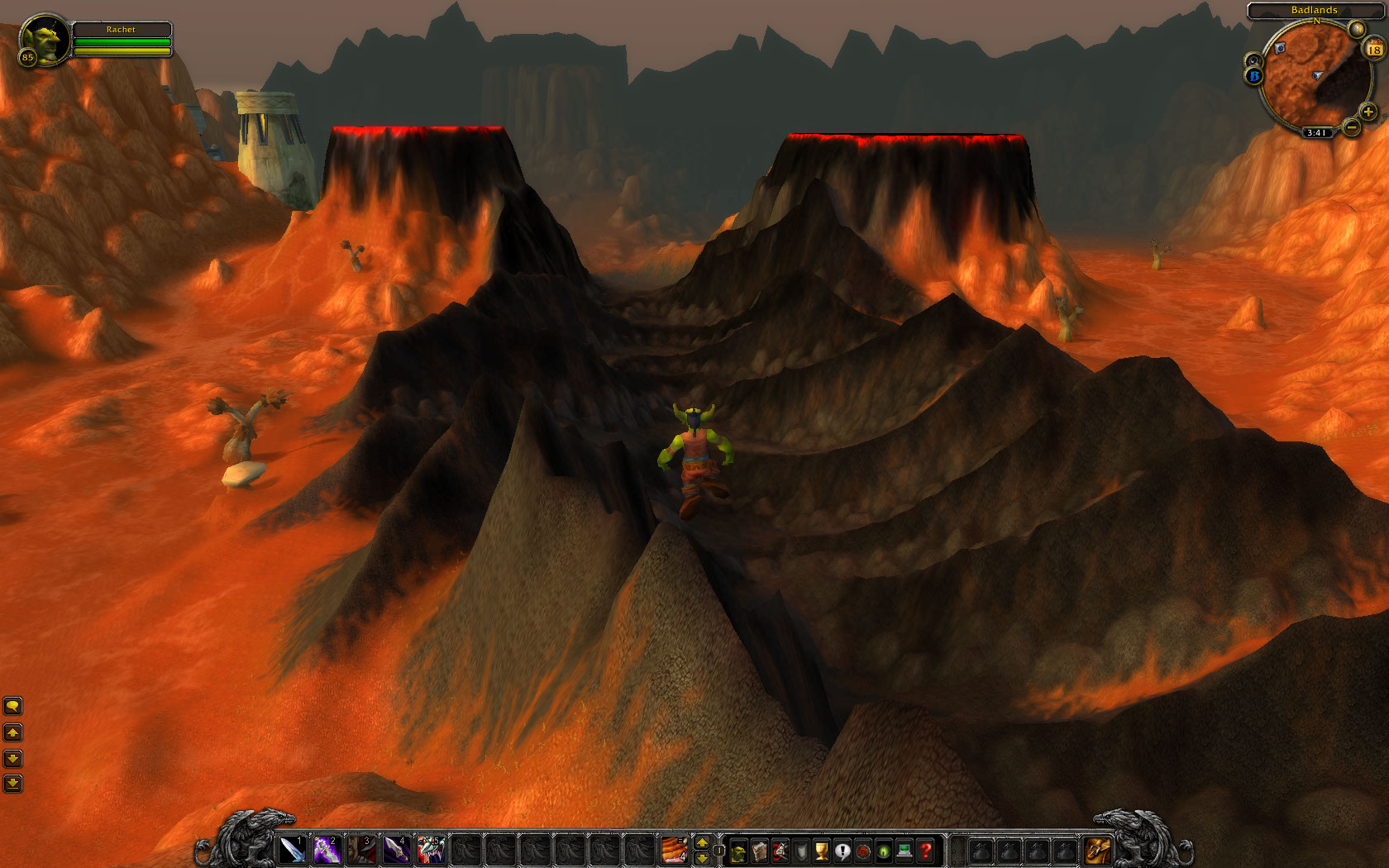The width and height of the screenshot is (1389, 868).
Task: Toggle the minimap tracking button
Action: (1254, 60)
